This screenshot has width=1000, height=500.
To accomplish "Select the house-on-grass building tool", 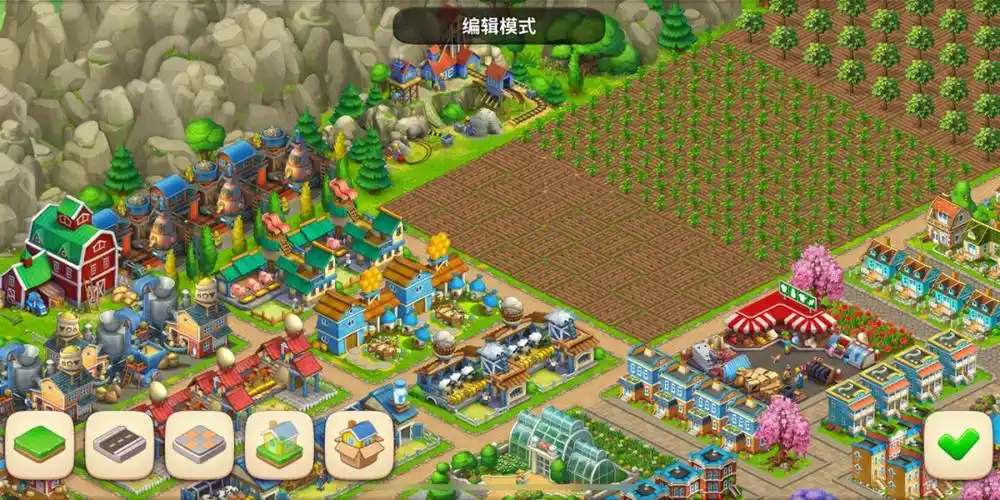I will [x=280, y=445].
